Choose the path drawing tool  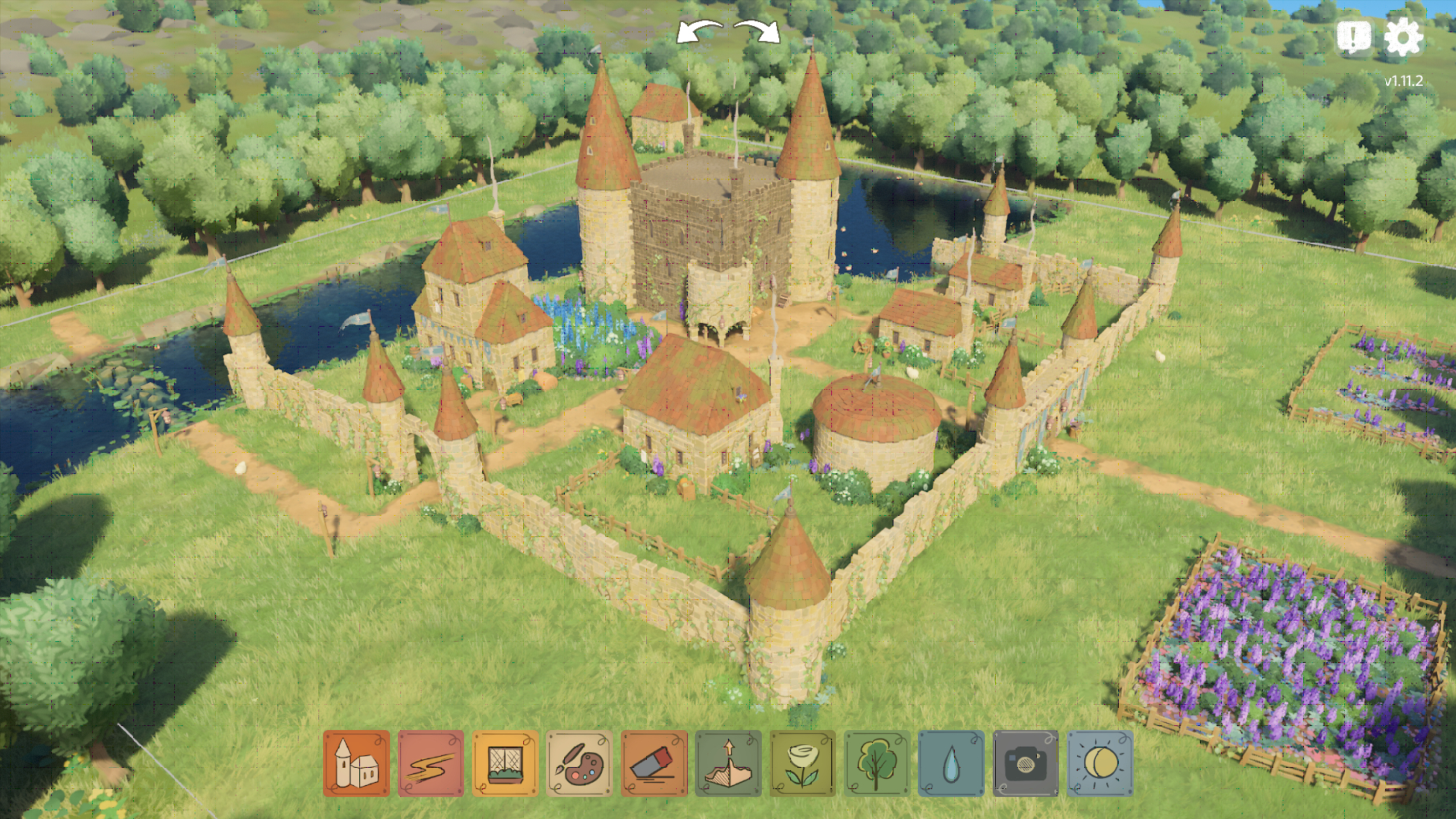(x=431, y=763)
